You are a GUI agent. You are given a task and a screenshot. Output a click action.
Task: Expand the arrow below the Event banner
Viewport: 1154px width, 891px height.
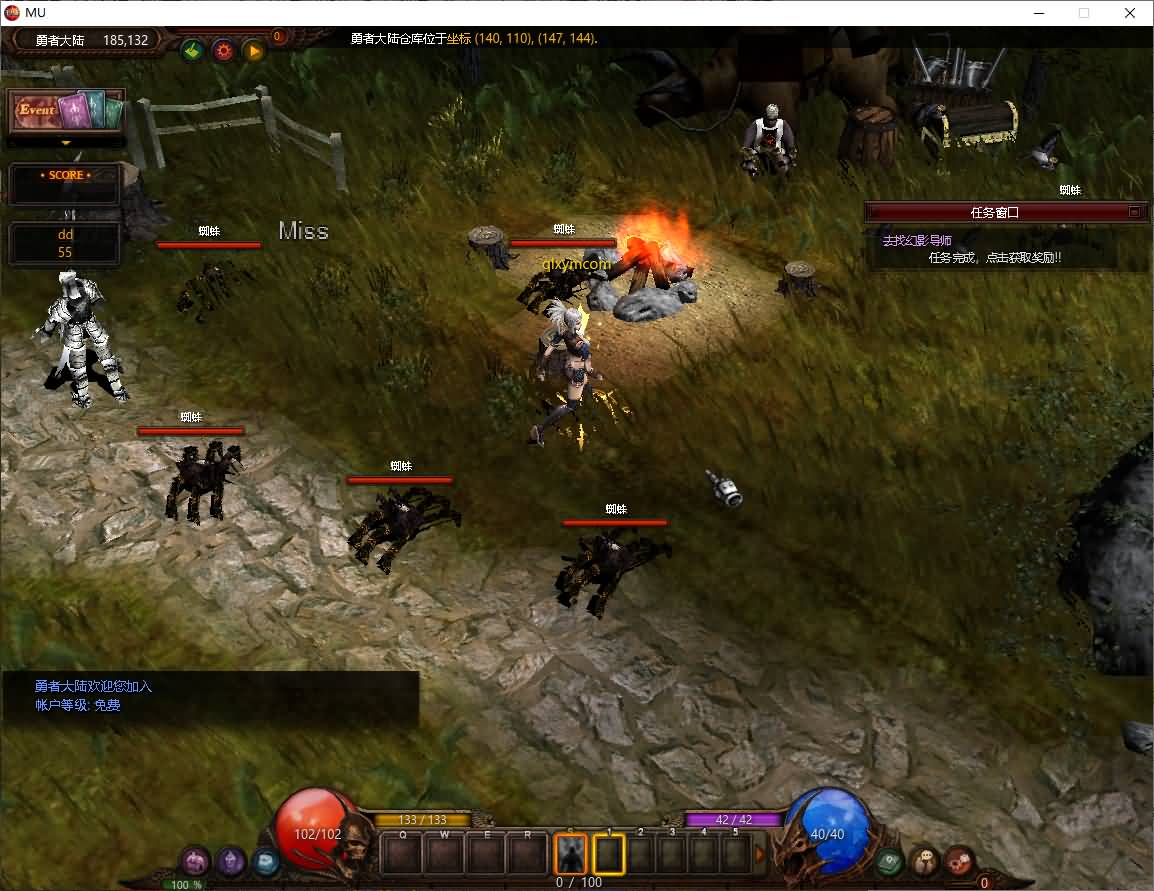tap(67, 143)
